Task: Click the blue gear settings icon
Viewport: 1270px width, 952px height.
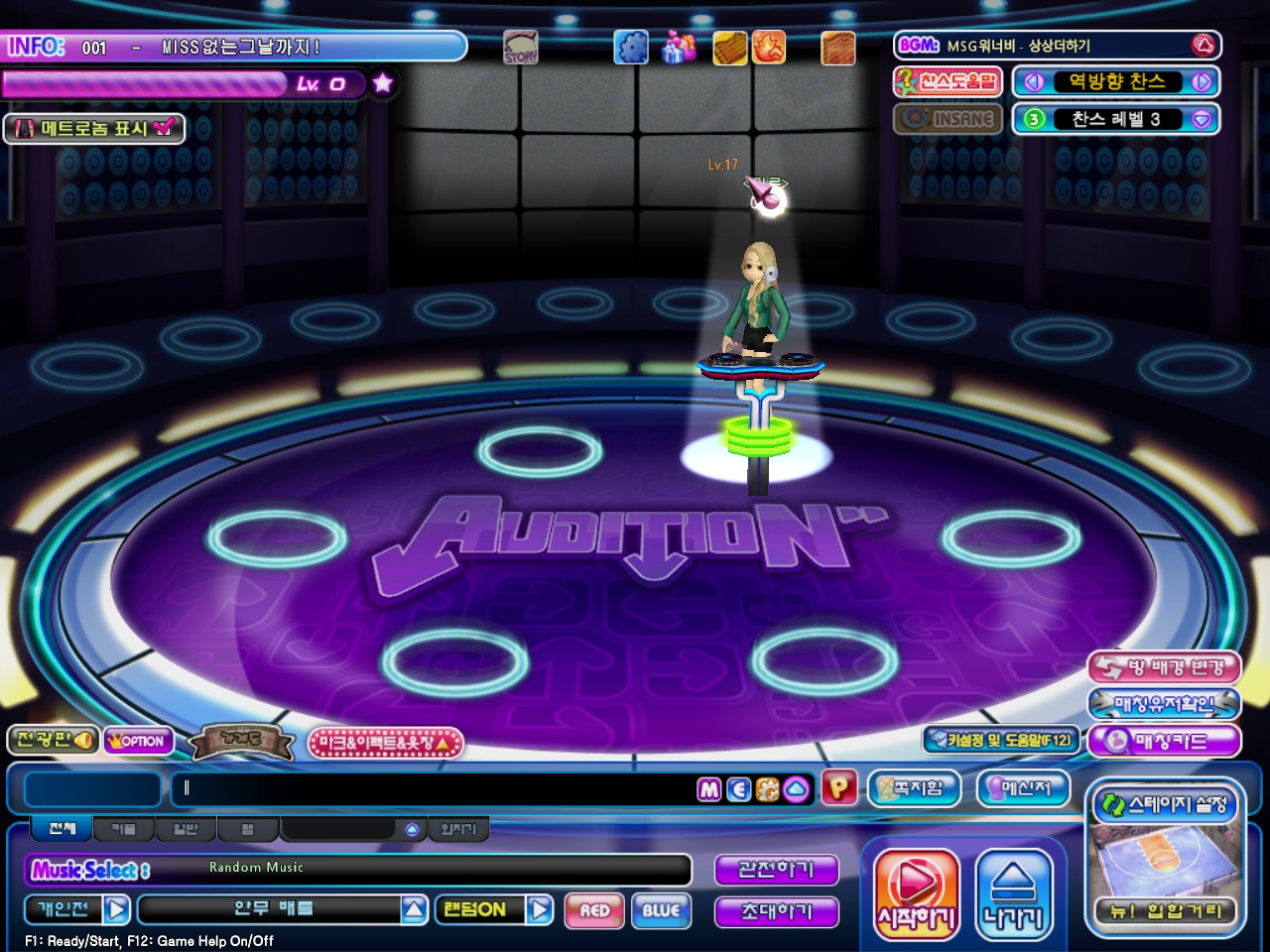Action: (630, 47)
